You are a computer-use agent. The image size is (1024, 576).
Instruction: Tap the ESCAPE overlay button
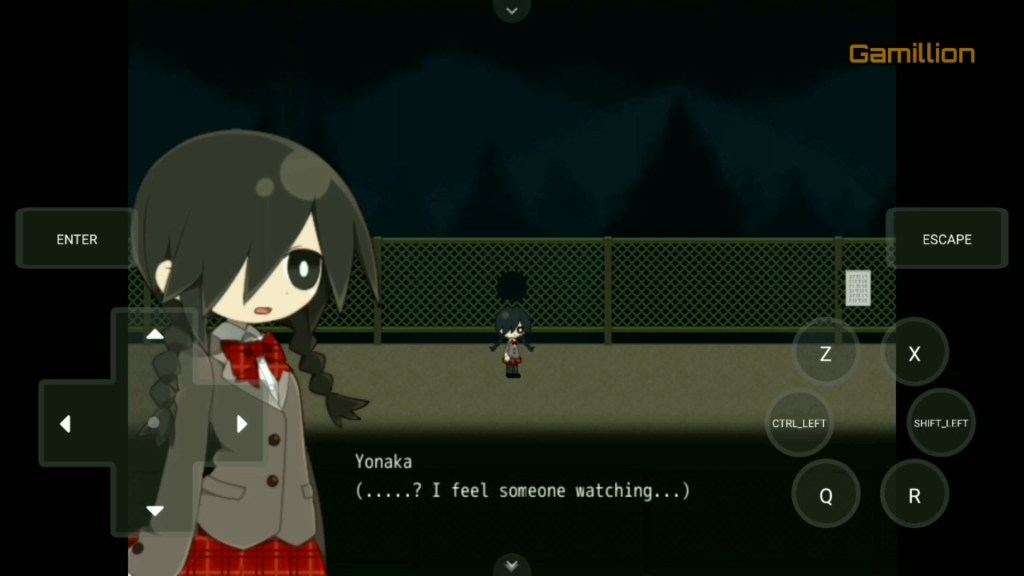tap(946, 239)
